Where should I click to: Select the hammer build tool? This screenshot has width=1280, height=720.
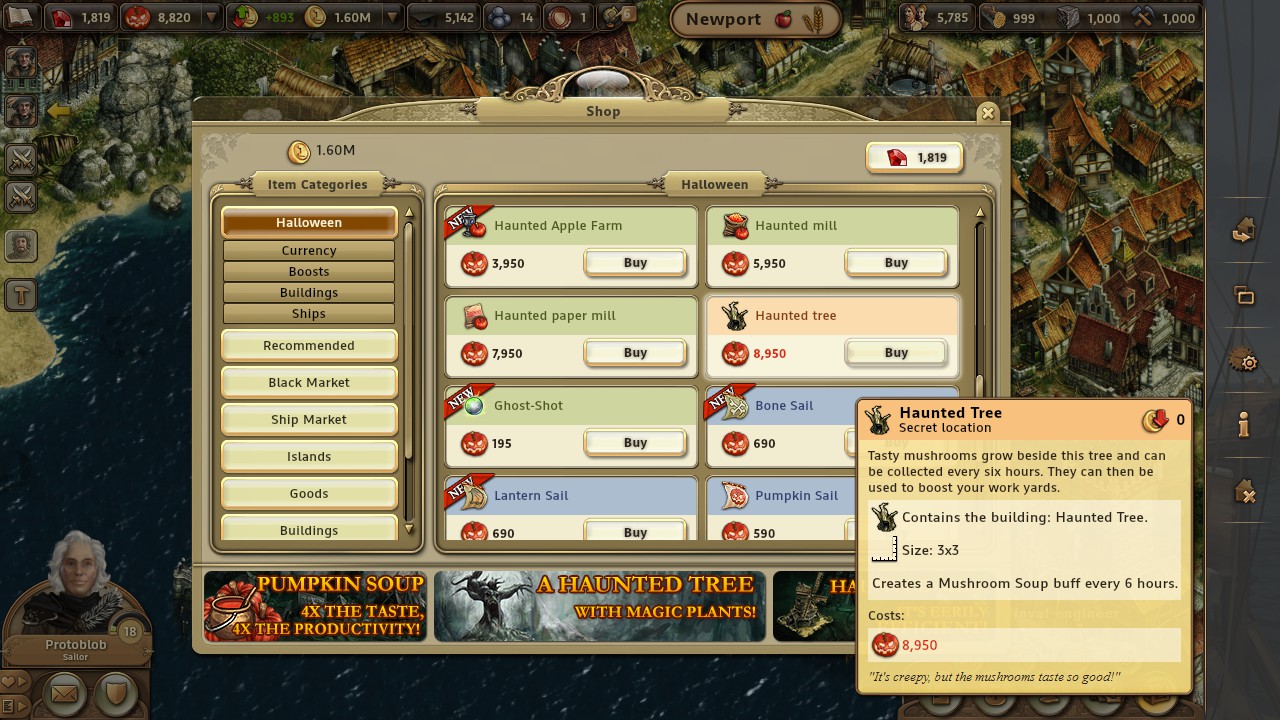tap(20, 294)
